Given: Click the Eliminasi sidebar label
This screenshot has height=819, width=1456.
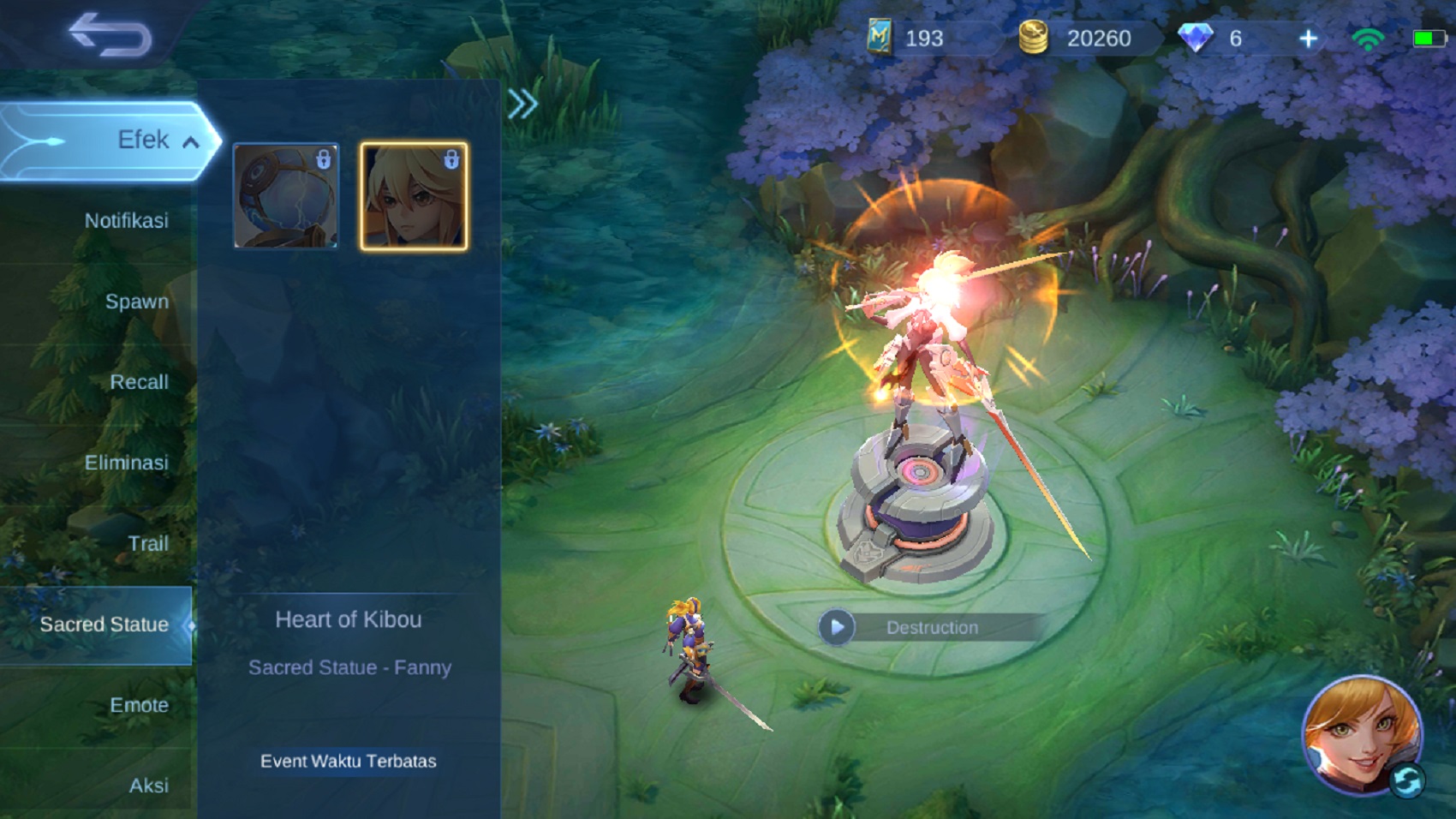Looking at the screenshot, I should [x=128, y=463].
